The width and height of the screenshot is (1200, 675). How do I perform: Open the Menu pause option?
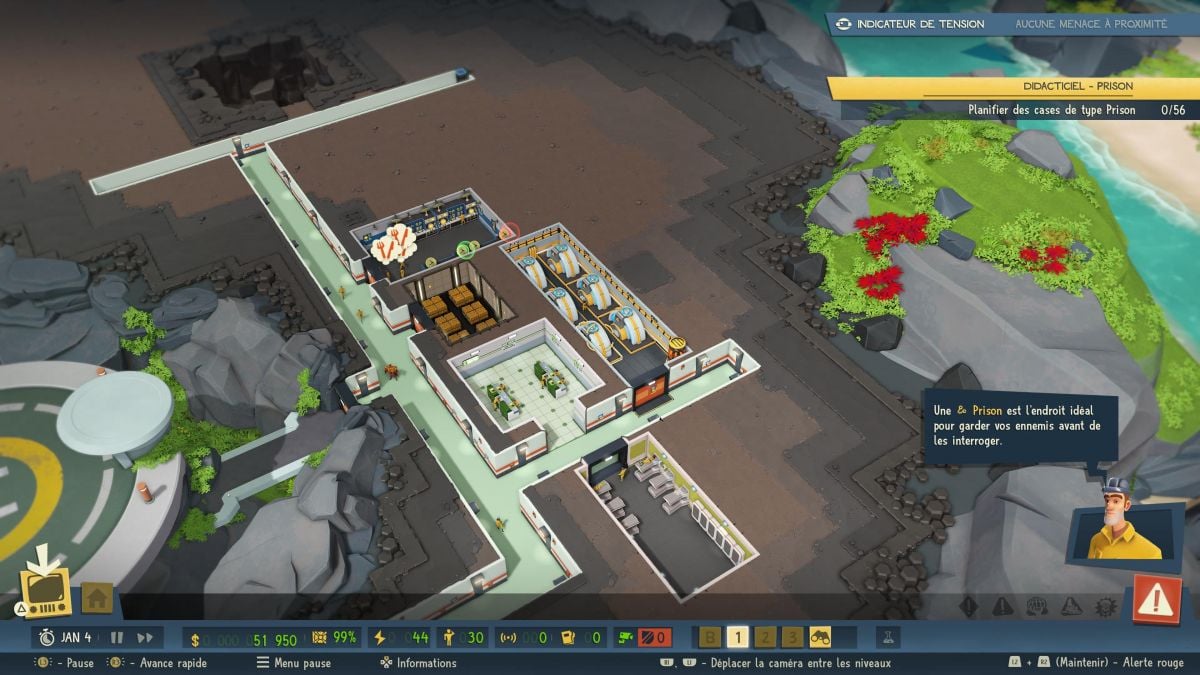coord(294,663)
